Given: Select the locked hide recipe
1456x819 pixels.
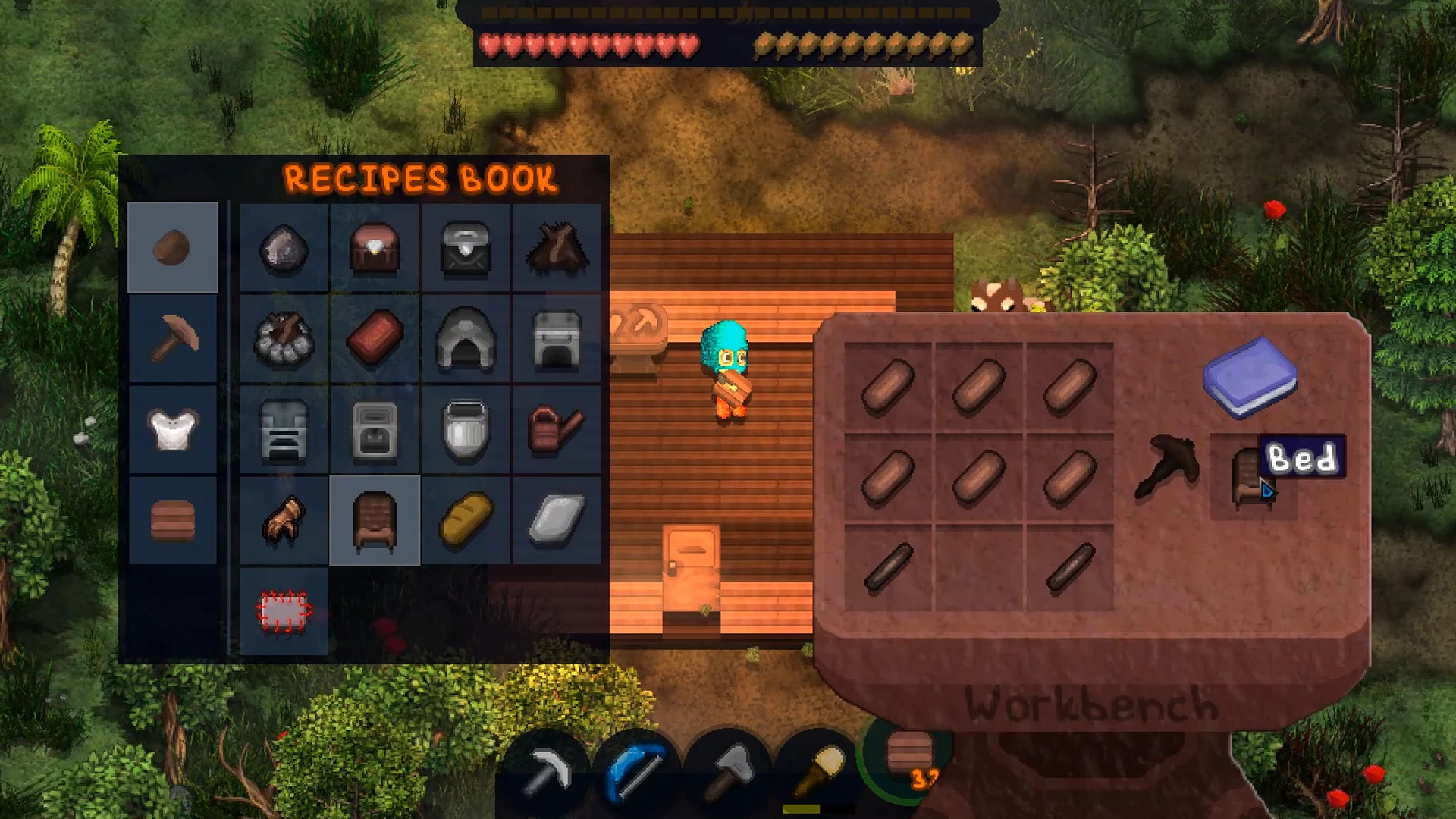Looking at the screenshot, I should (286, 610).
